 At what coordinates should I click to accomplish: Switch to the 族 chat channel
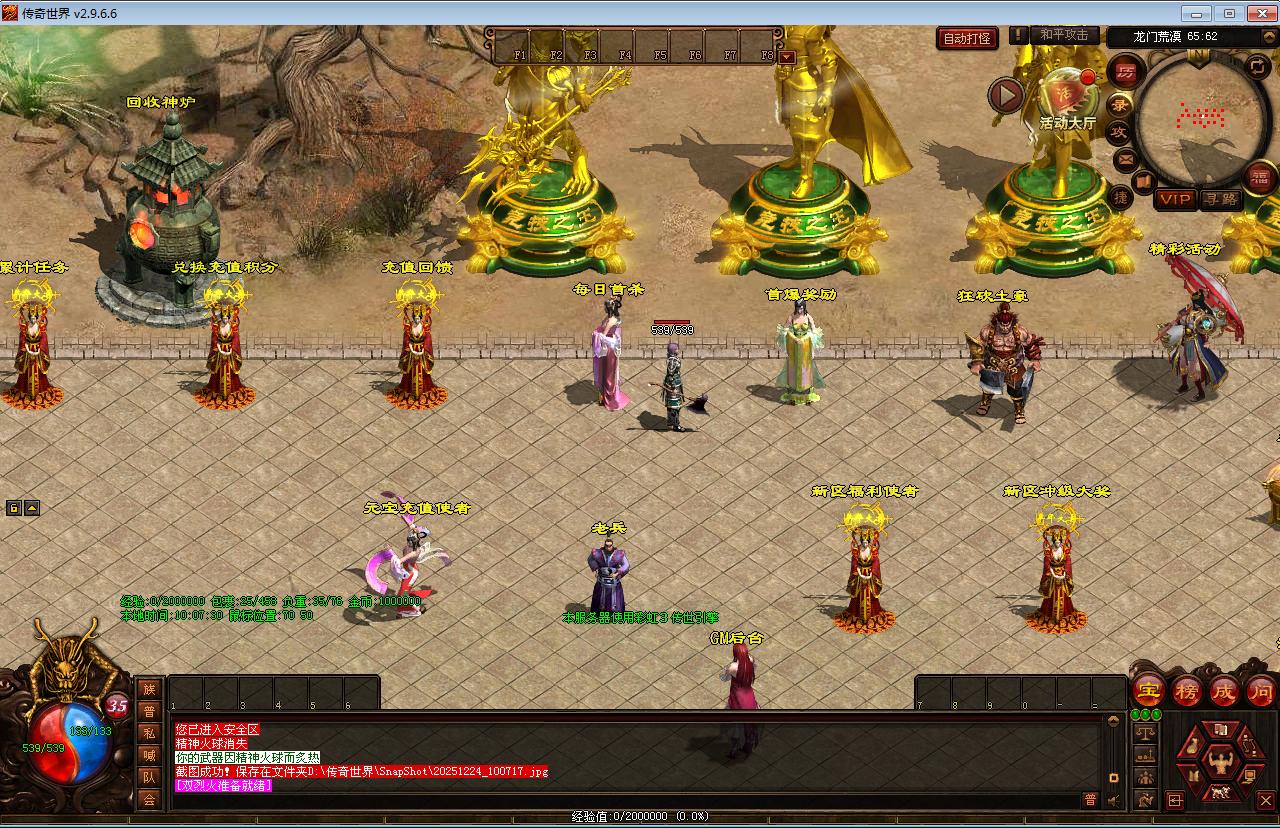149,688
